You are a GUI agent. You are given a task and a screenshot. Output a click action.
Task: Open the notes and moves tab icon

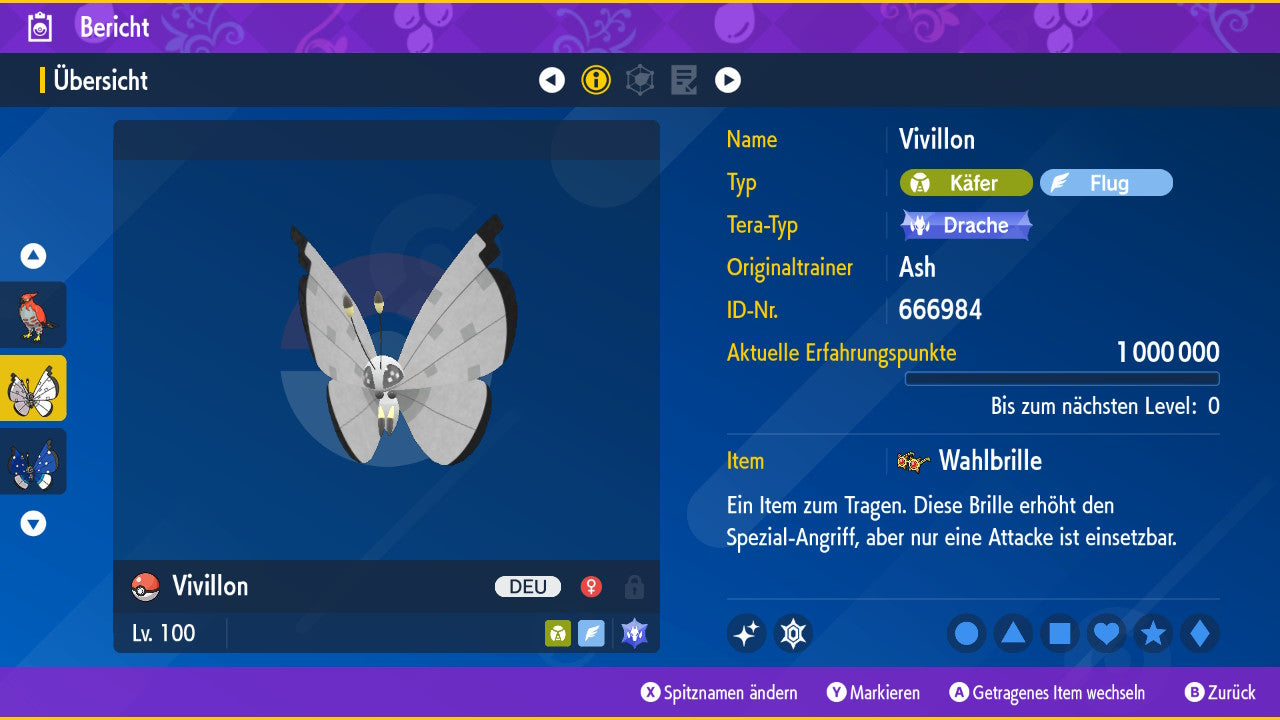(x=684, y=80)
